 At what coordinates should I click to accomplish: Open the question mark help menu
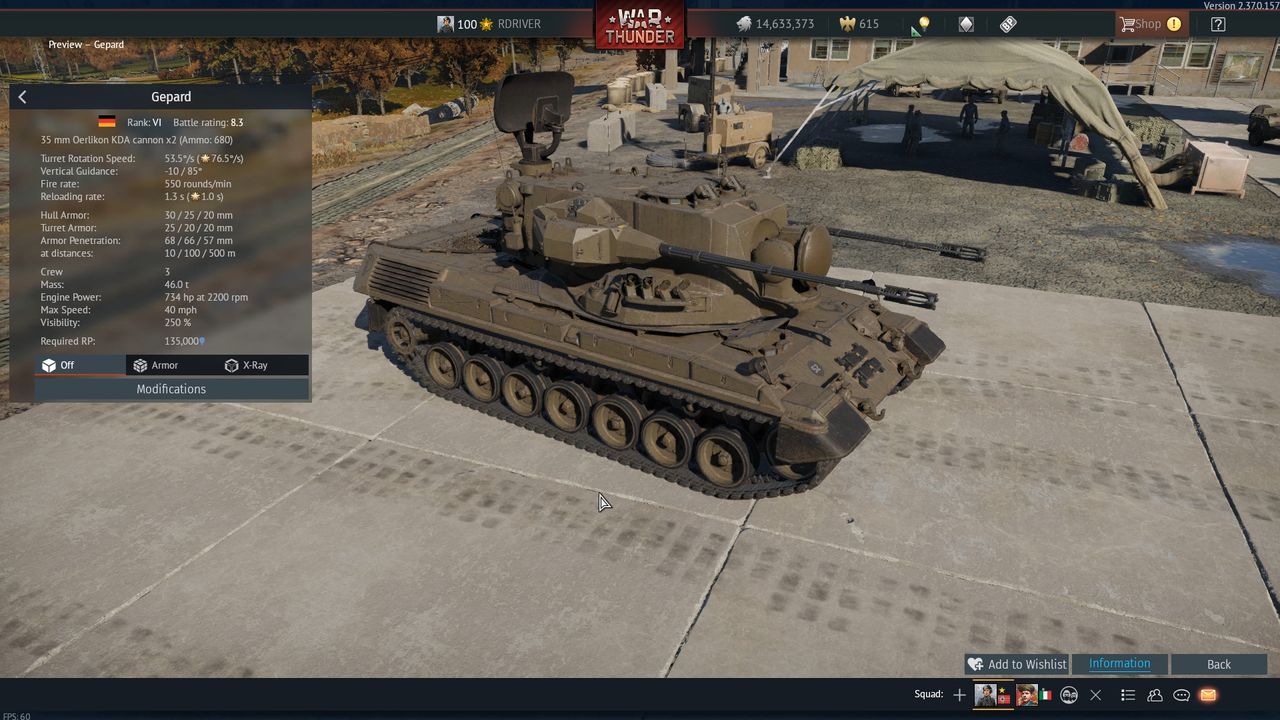(x=1218, y=24)
